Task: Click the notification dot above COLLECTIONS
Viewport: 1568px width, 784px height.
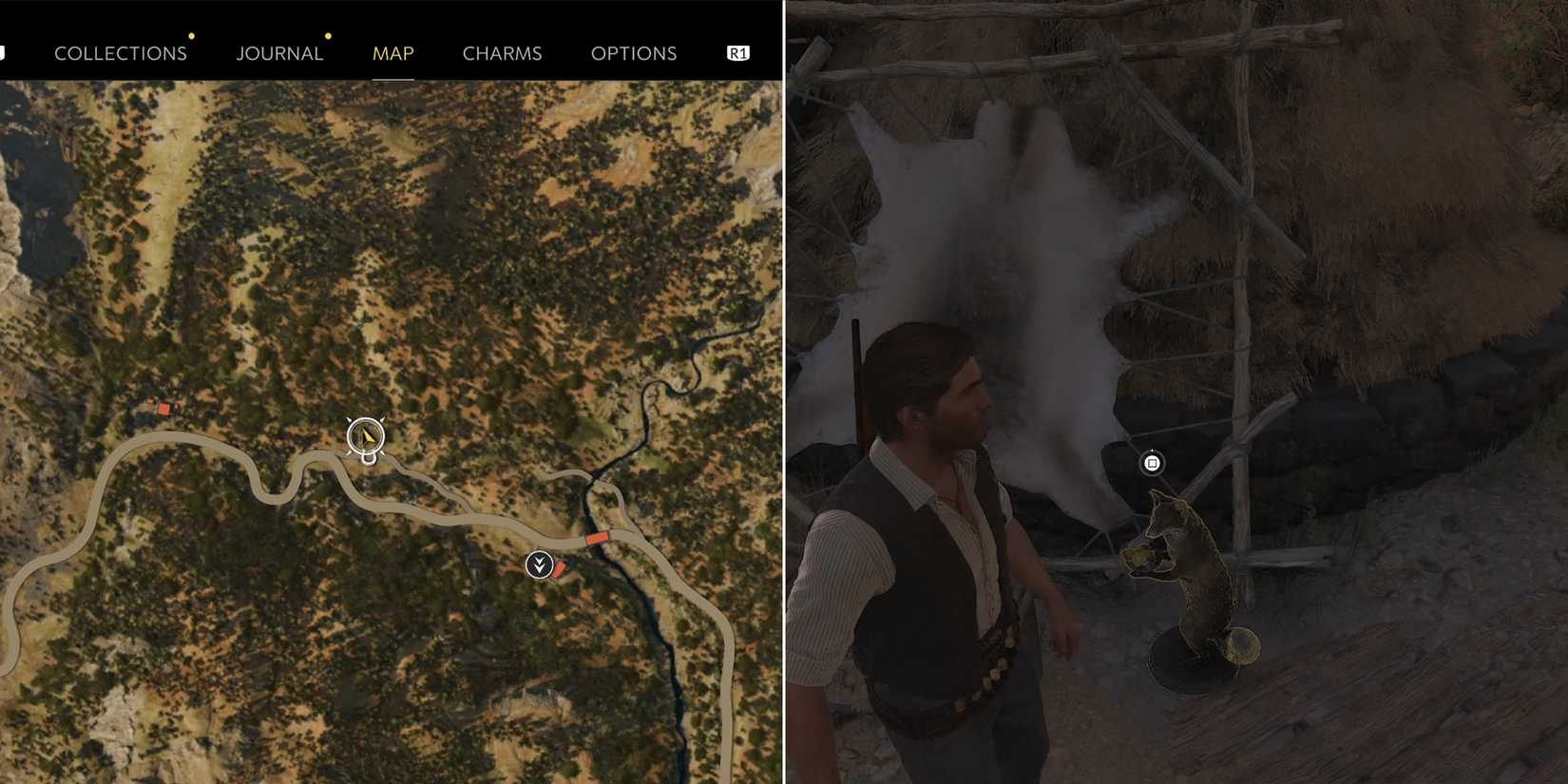Action: point(192,36)
